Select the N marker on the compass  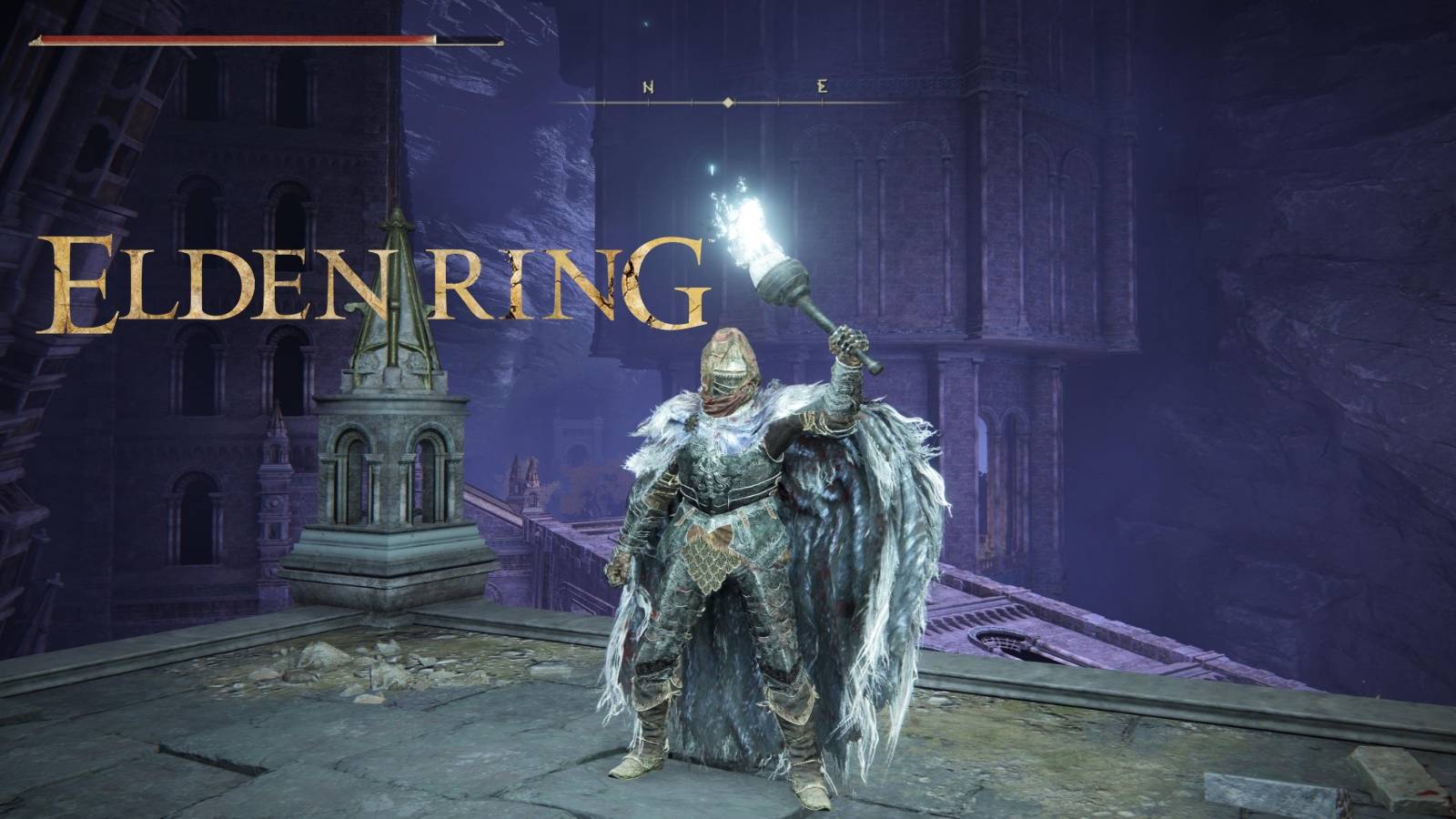point(648,87)
